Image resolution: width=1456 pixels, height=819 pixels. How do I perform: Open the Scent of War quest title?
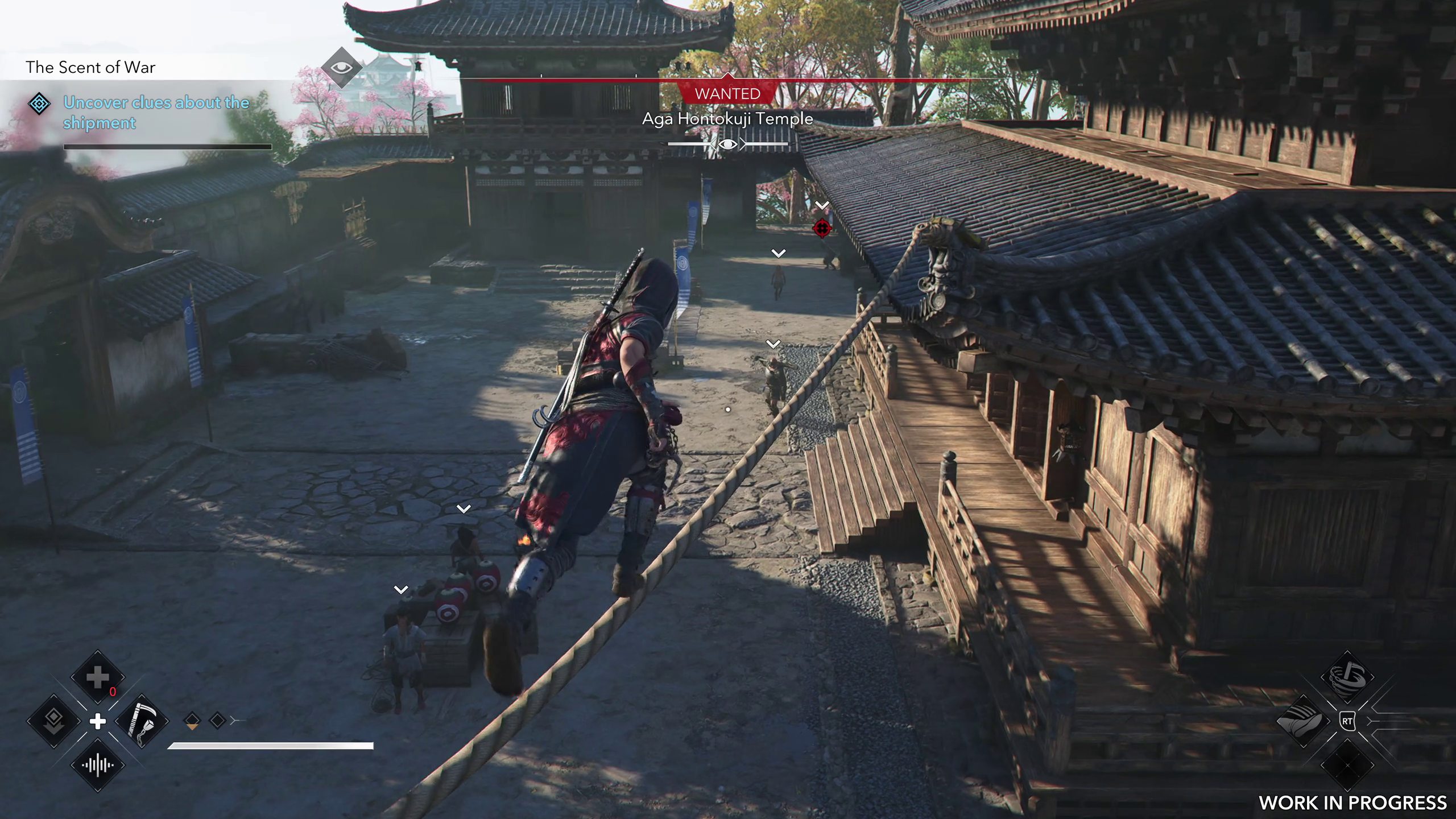click(90, 68)
